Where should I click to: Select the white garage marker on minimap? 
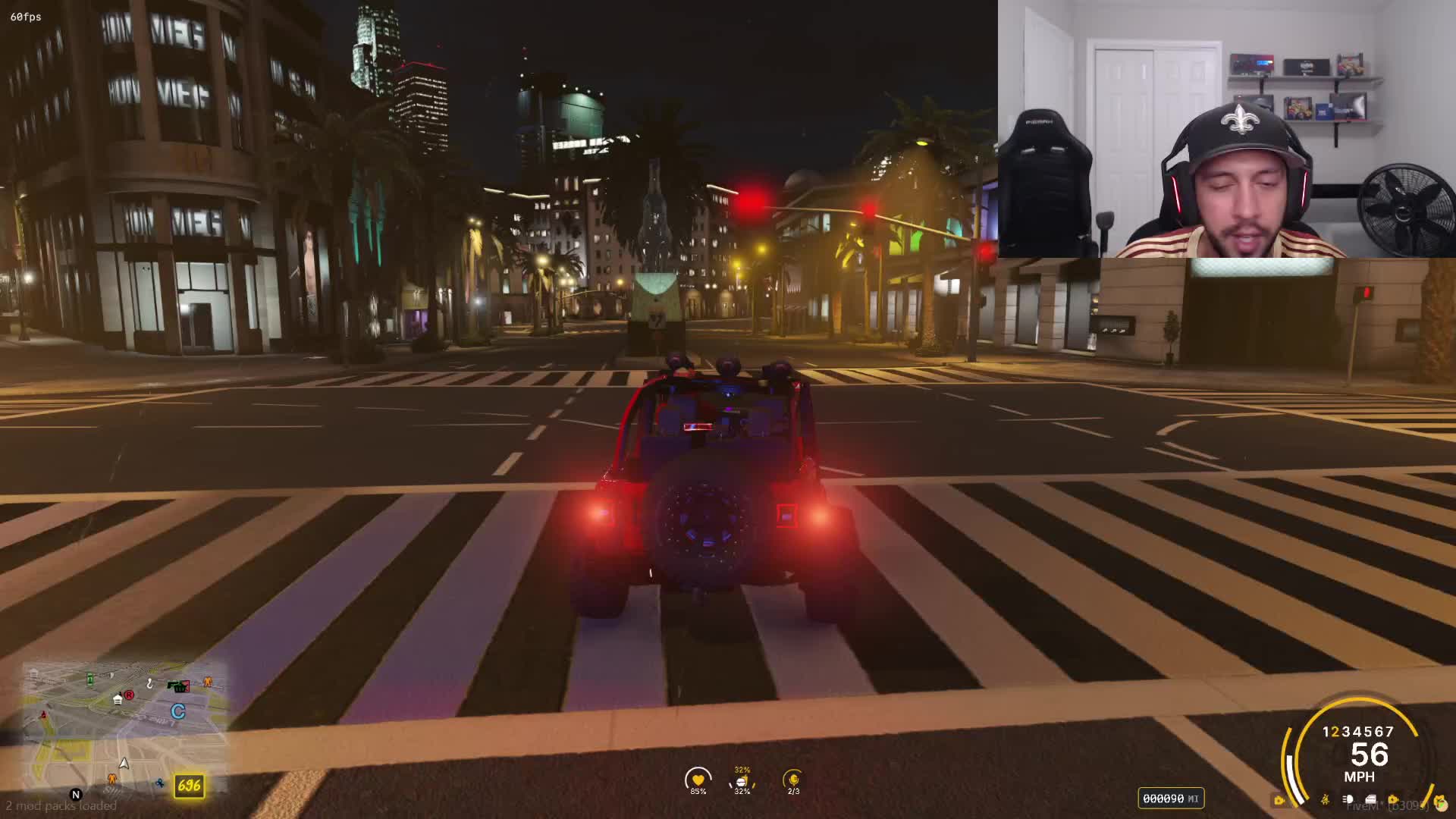click(118, 699)
